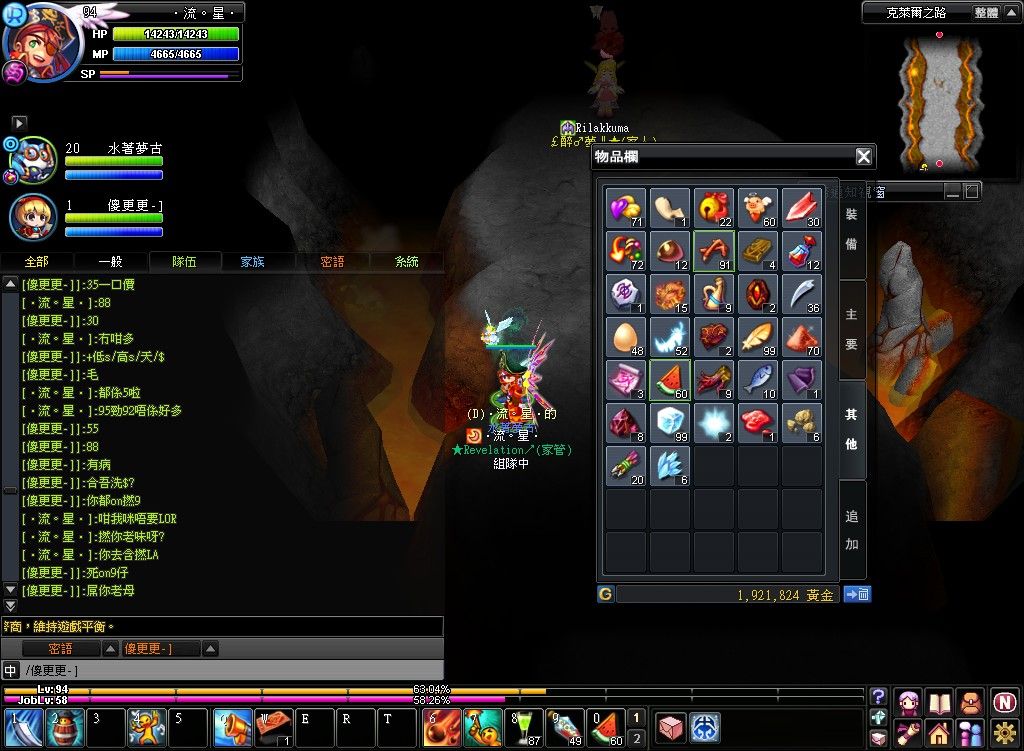Click the 整體 button above the minimap
Image resolution: width=1024 pixels, height=751 pixels.
986,13
